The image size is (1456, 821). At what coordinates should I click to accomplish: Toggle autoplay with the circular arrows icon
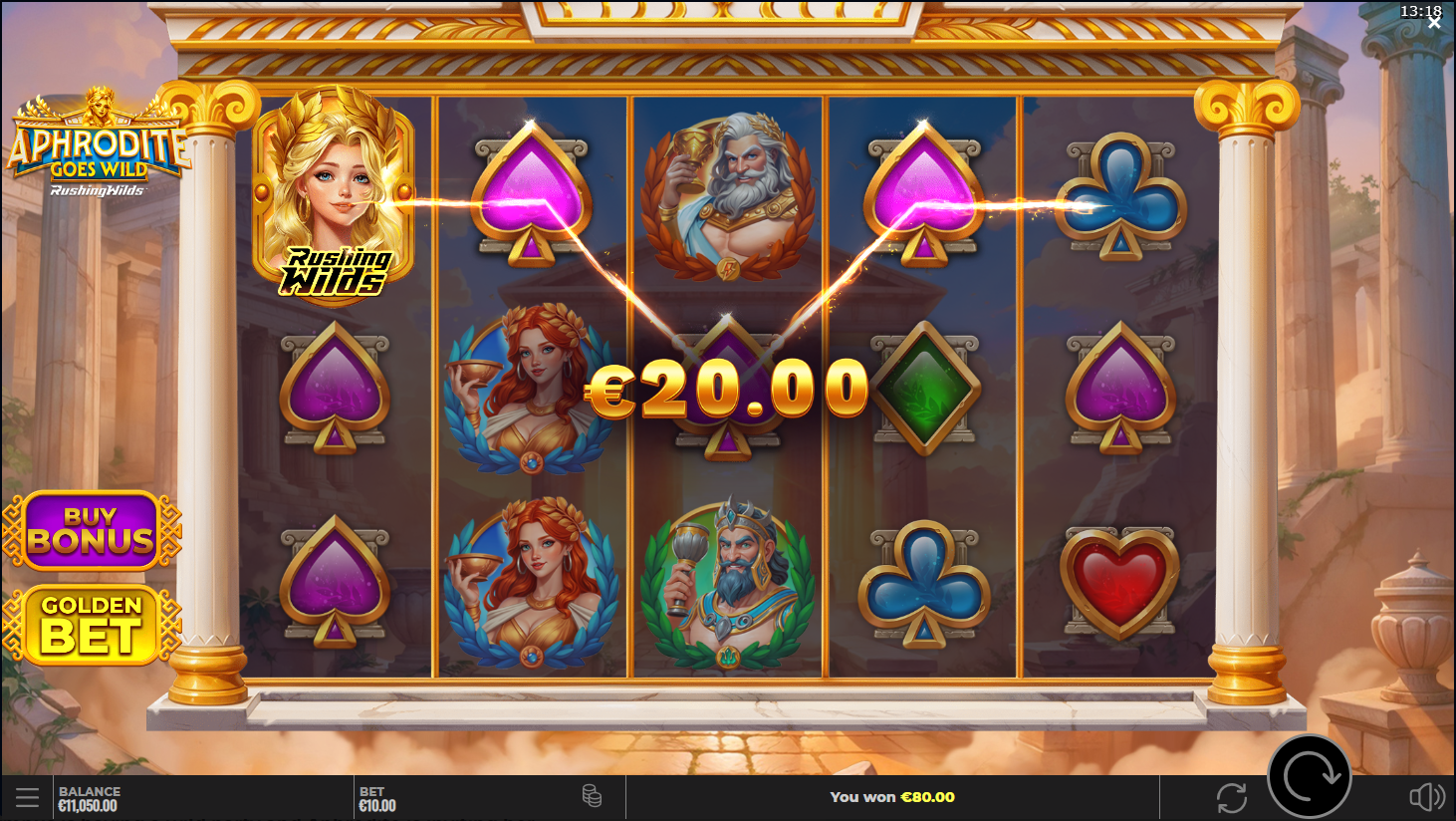point(1231,797)
